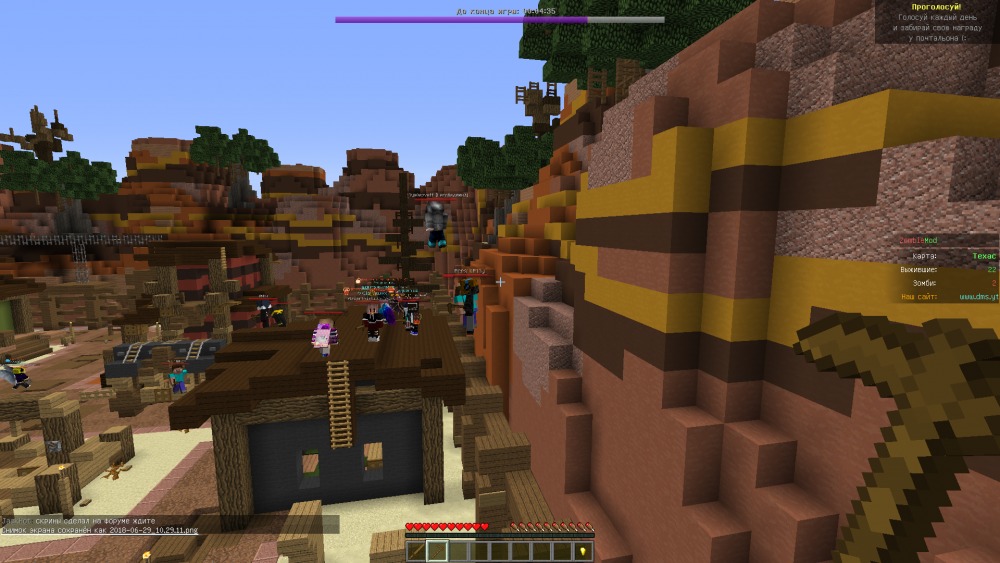Select the wooden pickaxe hotbar slot

436,551
